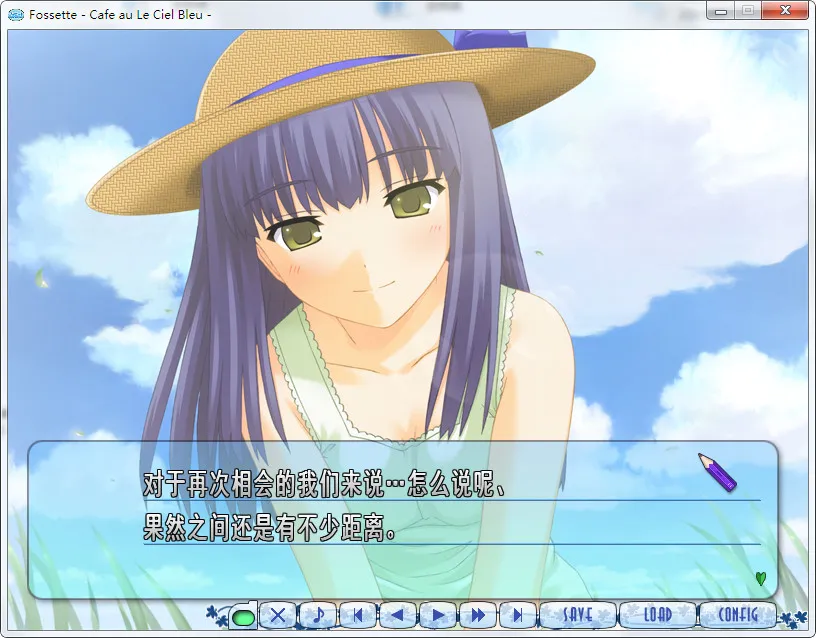Hide the text box with the X button

279,615
